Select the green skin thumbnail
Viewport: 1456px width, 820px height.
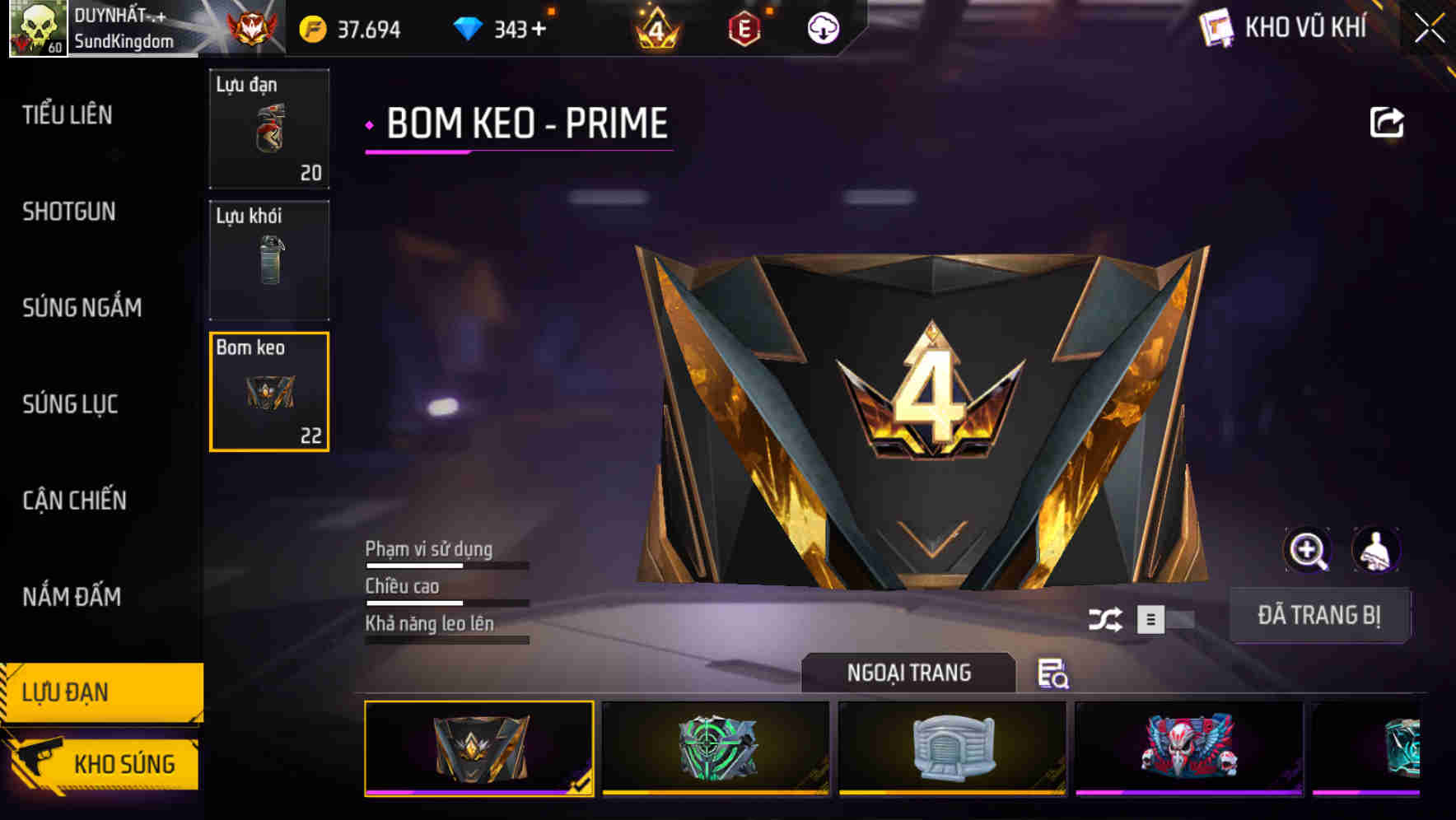716,748
